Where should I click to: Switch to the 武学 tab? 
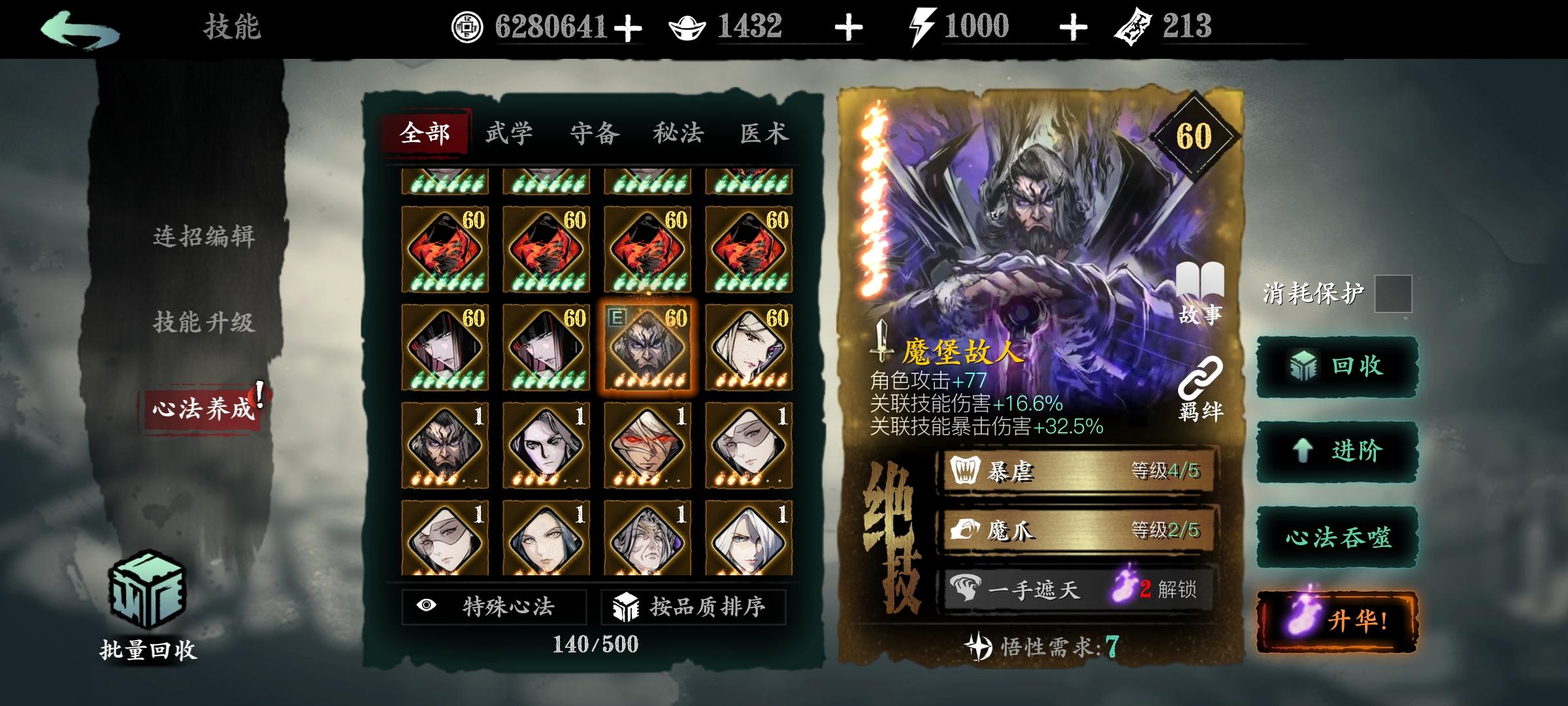pos(510,133)
